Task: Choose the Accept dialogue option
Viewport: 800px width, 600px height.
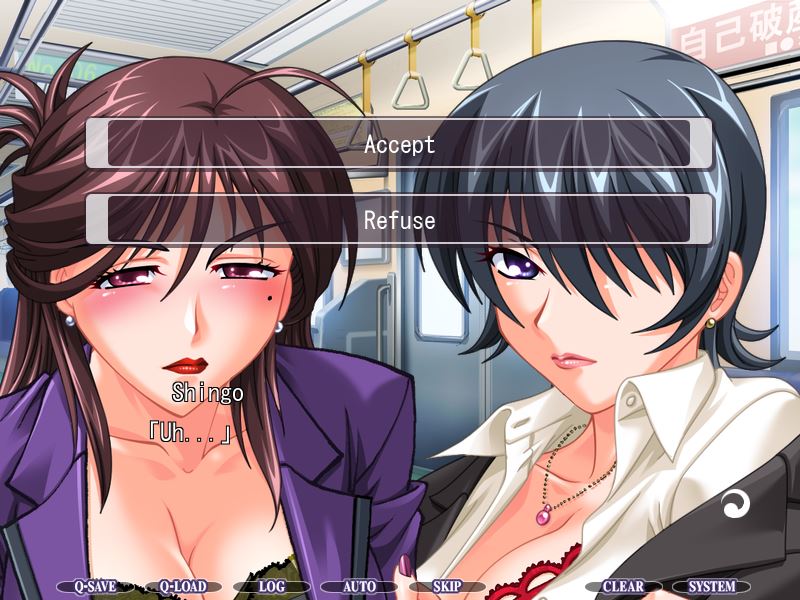Action: (399, 144)
